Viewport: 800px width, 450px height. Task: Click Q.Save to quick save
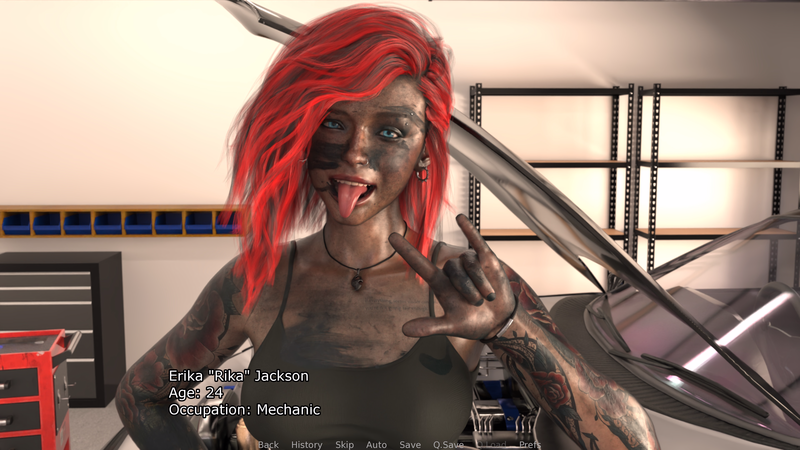click(448, 444)
